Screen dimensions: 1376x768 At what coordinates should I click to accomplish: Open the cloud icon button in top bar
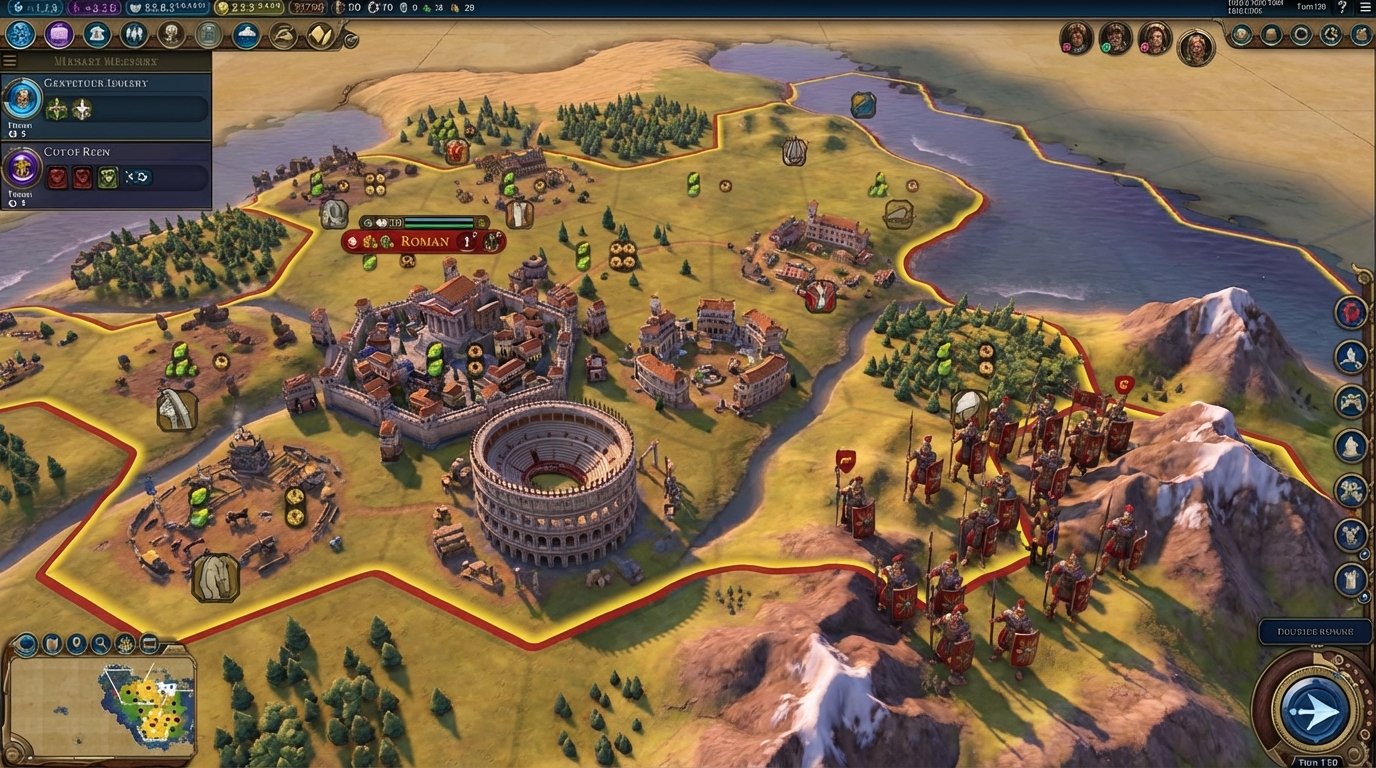(246, 35)
